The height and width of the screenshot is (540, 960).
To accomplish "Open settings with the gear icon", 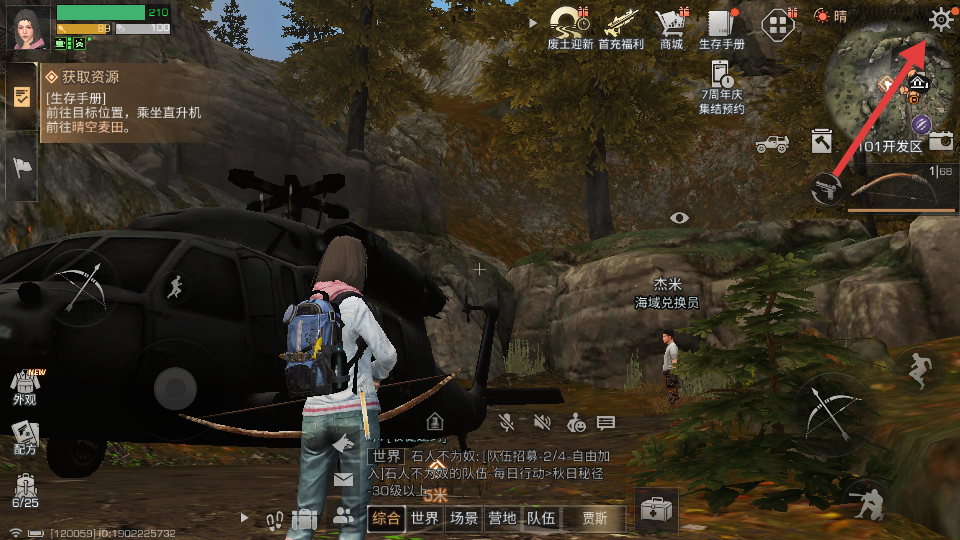I will click(941, 19).
